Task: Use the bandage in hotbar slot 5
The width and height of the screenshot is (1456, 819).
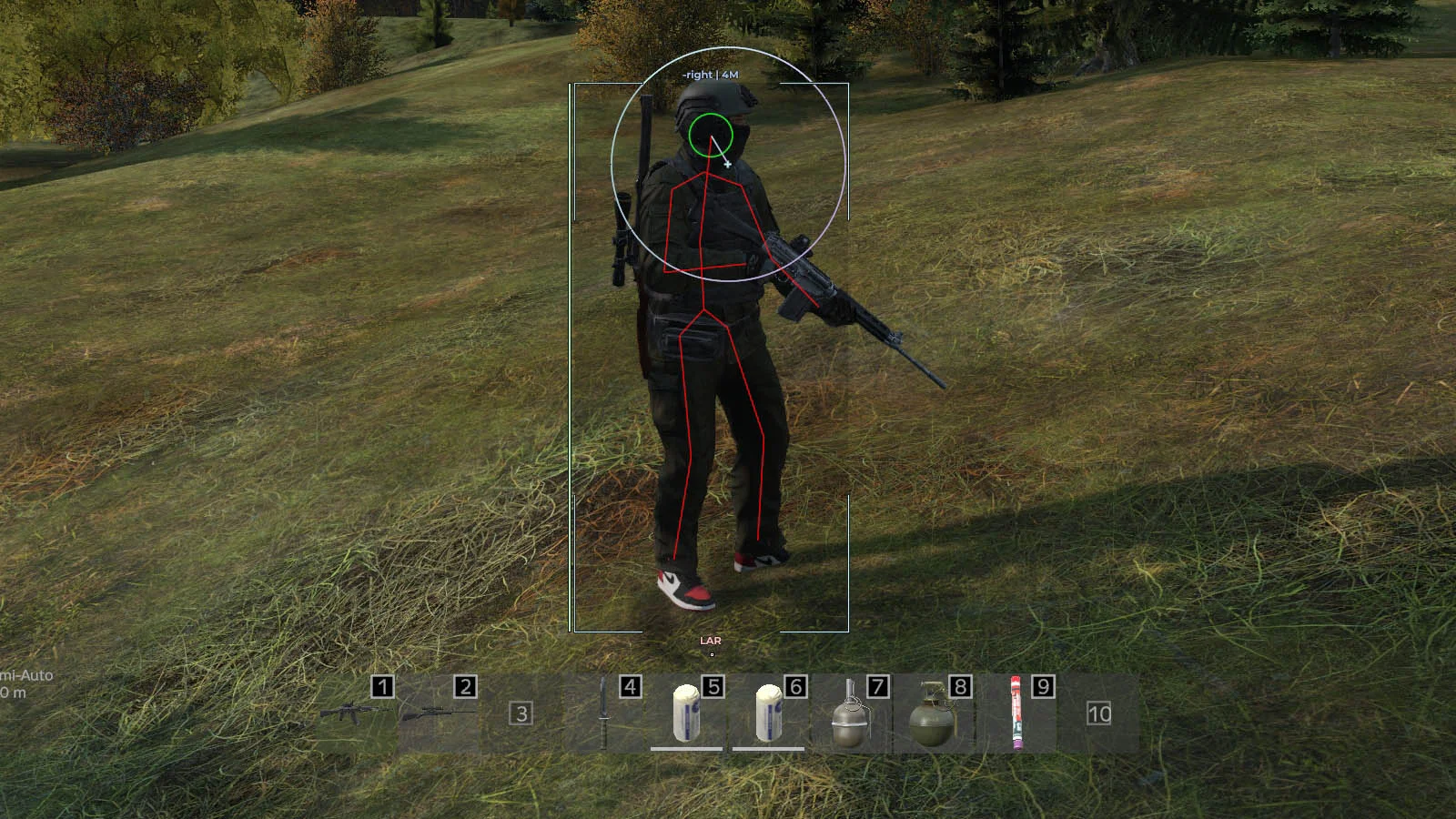Action: (686, 713)
